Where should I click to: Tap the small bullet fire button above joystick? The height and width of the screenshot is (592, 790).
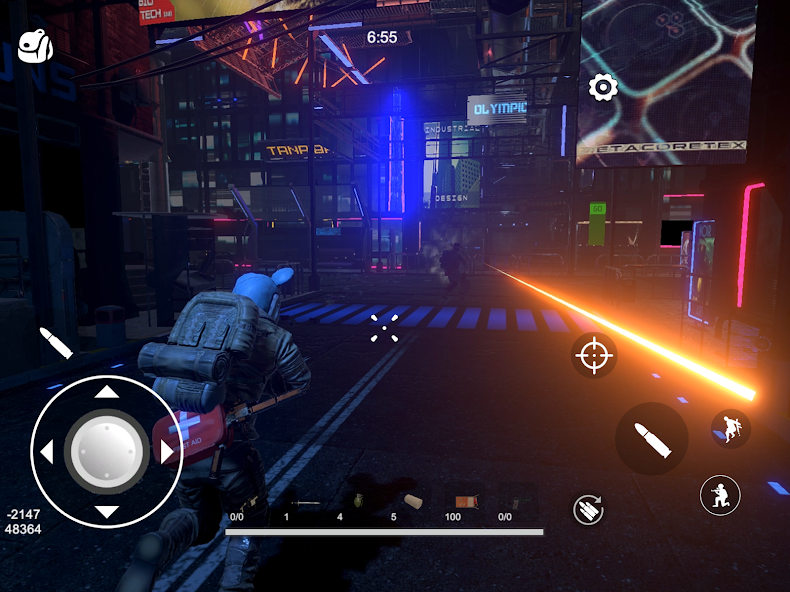click(x=56, y=342)
